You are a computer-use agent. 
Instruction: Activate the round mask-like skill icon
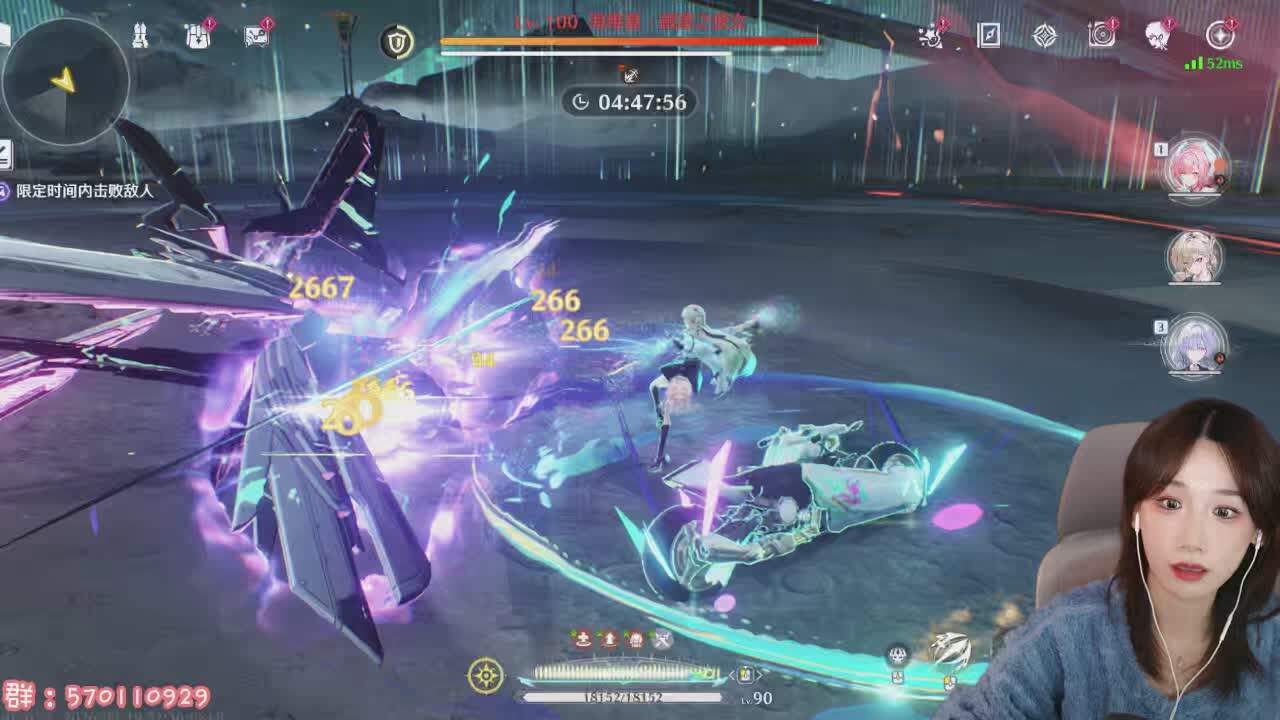898,655
